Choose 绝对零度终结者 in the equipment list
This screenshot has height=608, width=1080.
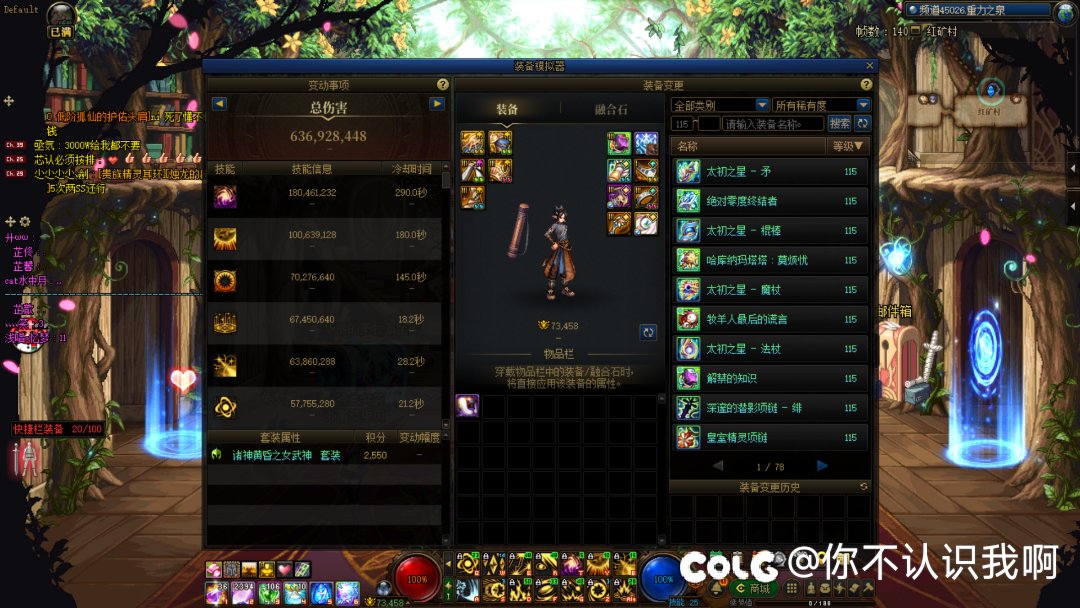coord(770,201)
